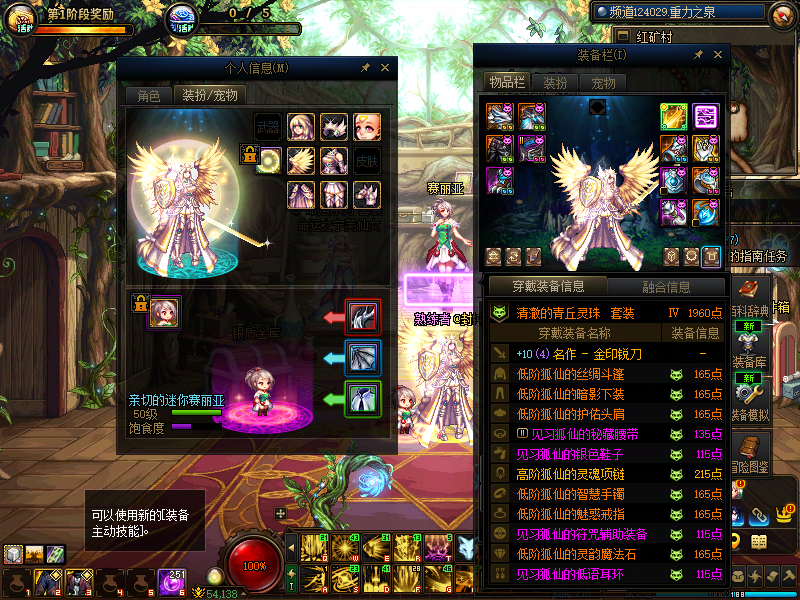Select the golden wings avatar slot
This screenshot has height=600, width=800.
[x=301, y=160]
